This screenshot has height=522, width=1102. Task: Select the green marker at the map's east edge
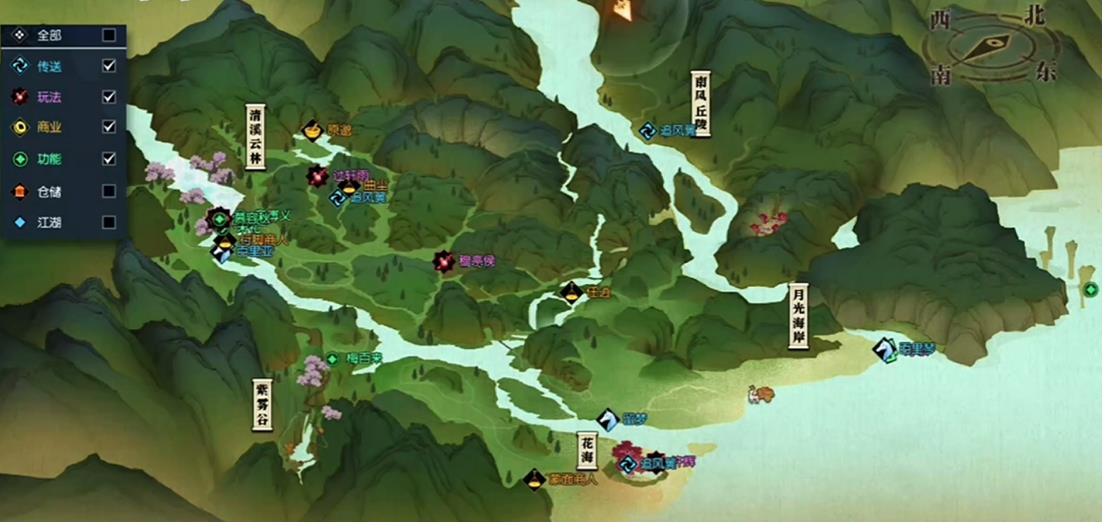[x=1090, y=290]
